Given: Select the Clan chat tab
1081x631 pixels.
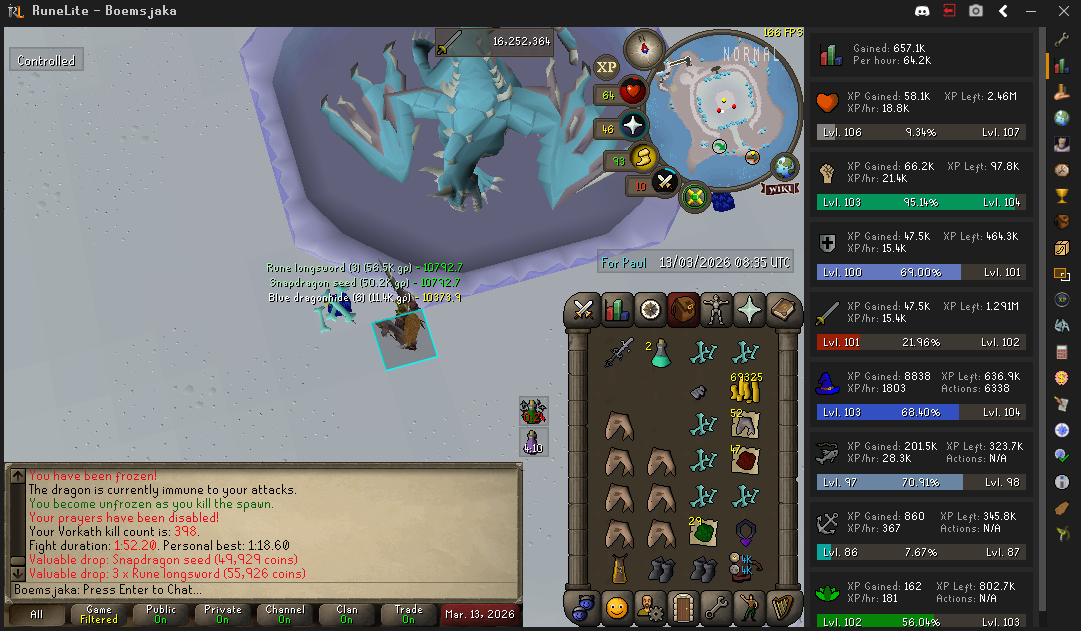Looking at the screenshot, I should (346, 614).
